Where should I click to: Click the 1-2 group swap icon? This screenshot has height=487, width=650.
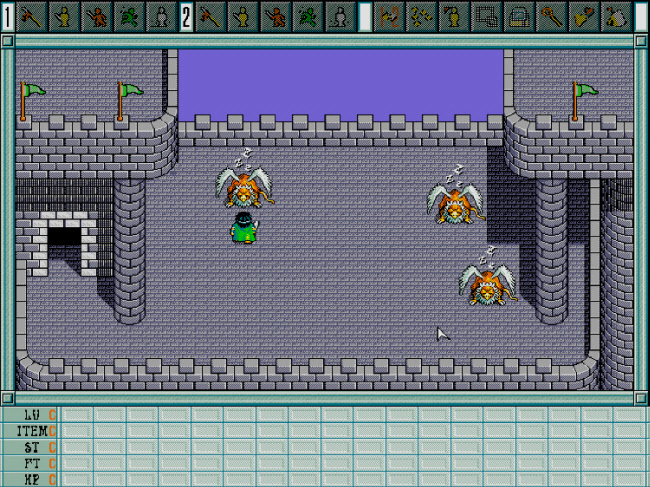coord(390,16)
